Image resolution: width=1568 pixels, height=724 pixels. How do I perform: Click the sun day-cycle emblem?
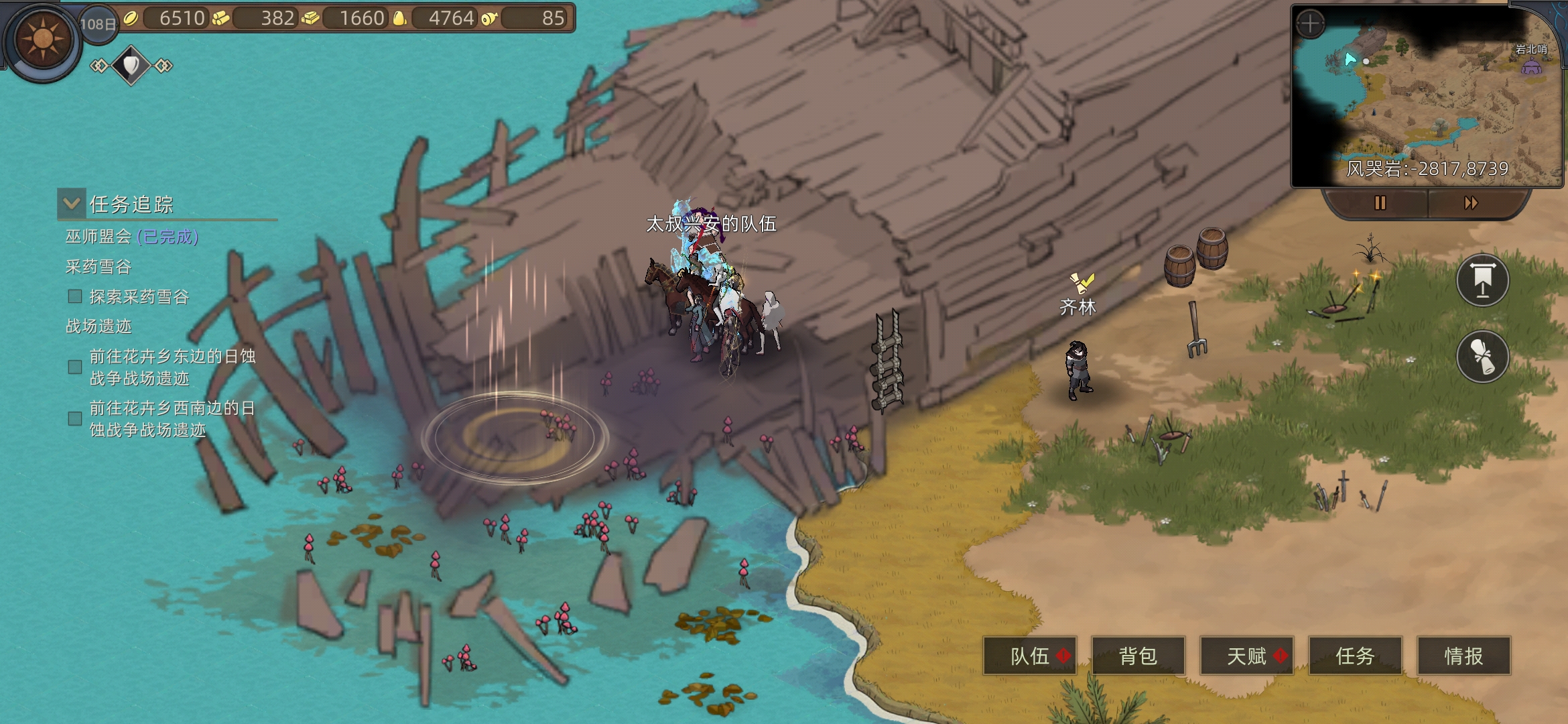click(x=43, y=40)
